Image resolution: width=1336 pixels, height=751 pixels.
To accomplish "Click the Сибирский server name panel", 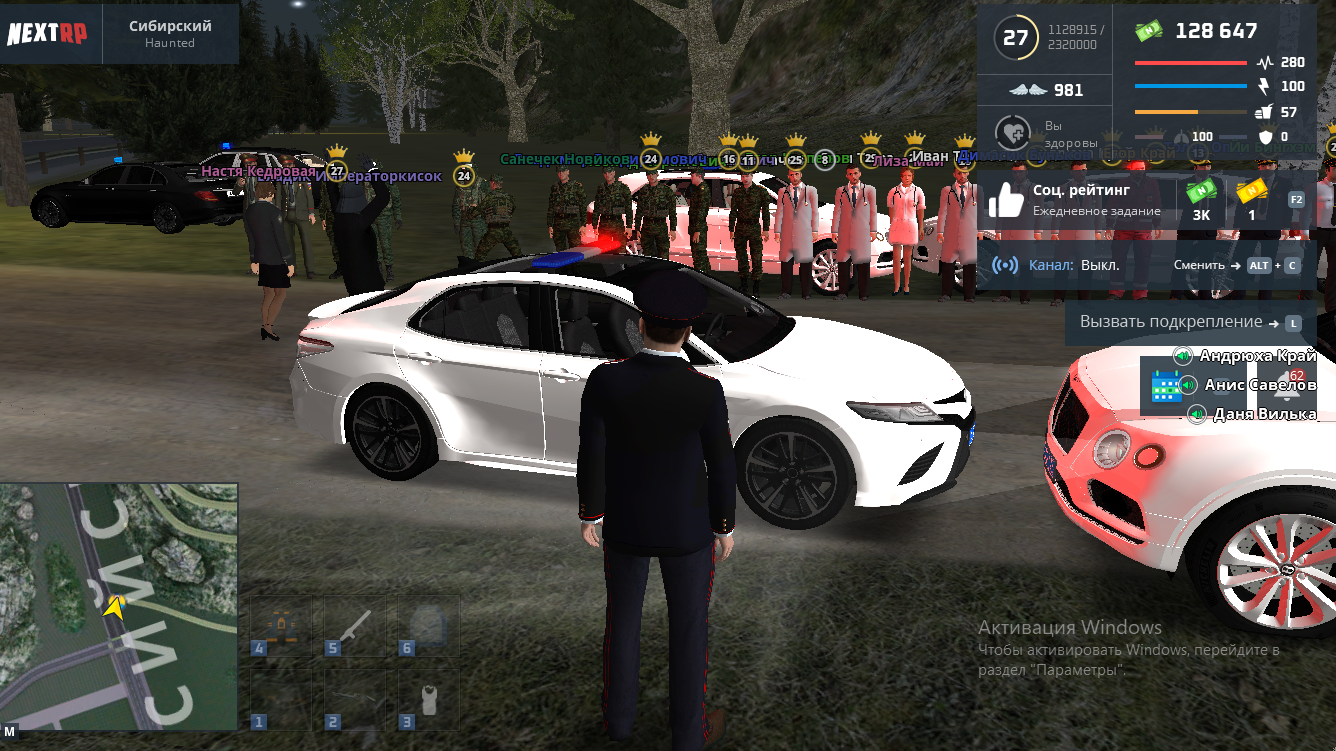I will click(170, 33).
